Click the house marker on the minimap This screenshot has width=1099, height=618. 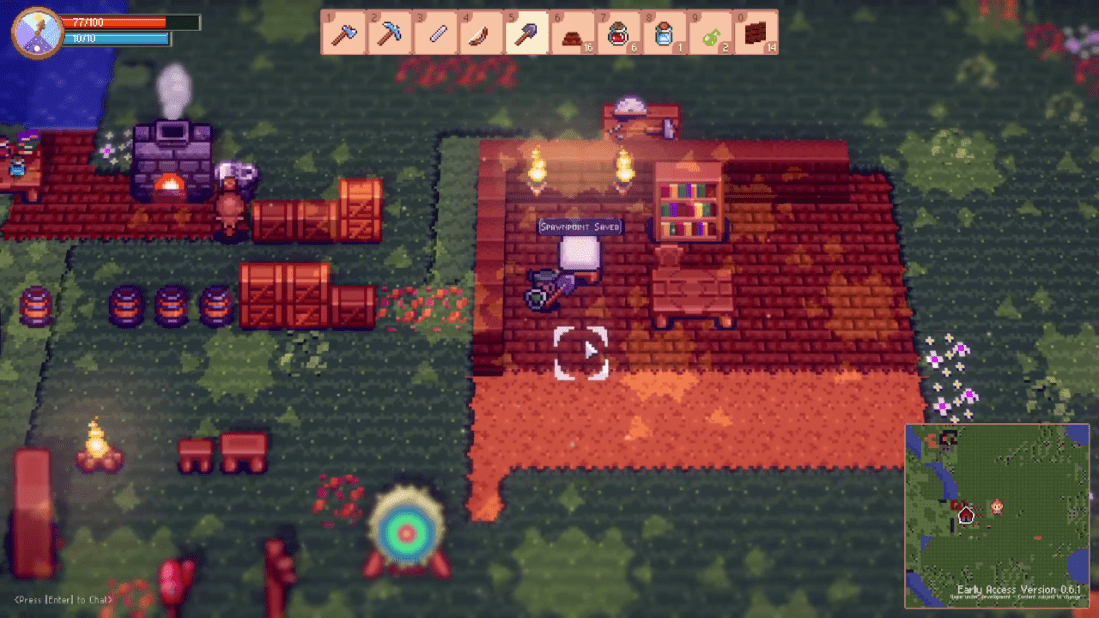pyautogui.click(x=966, y=516)
